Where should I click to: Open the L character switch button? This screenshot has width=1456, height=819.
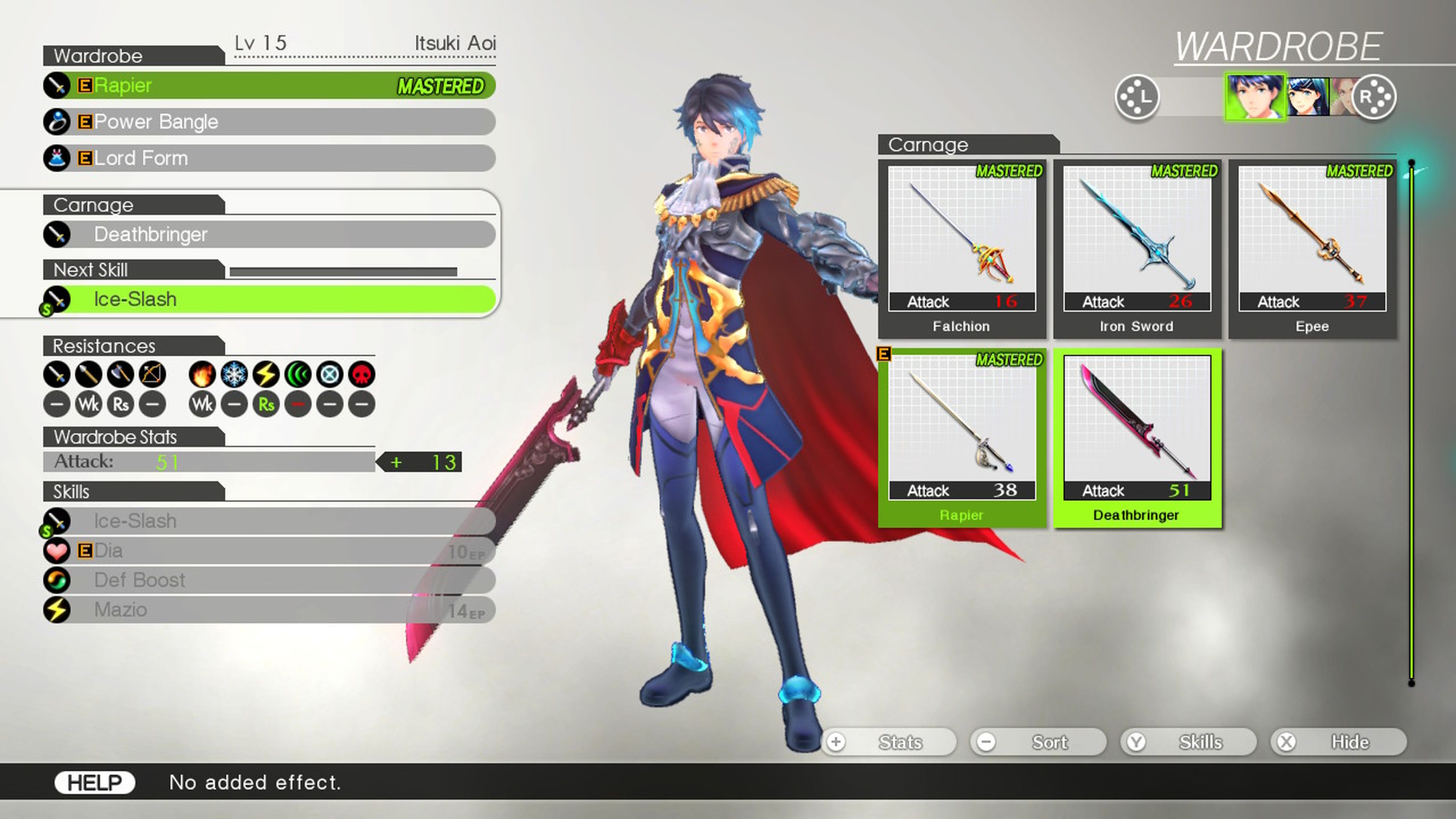point(1138,97)
